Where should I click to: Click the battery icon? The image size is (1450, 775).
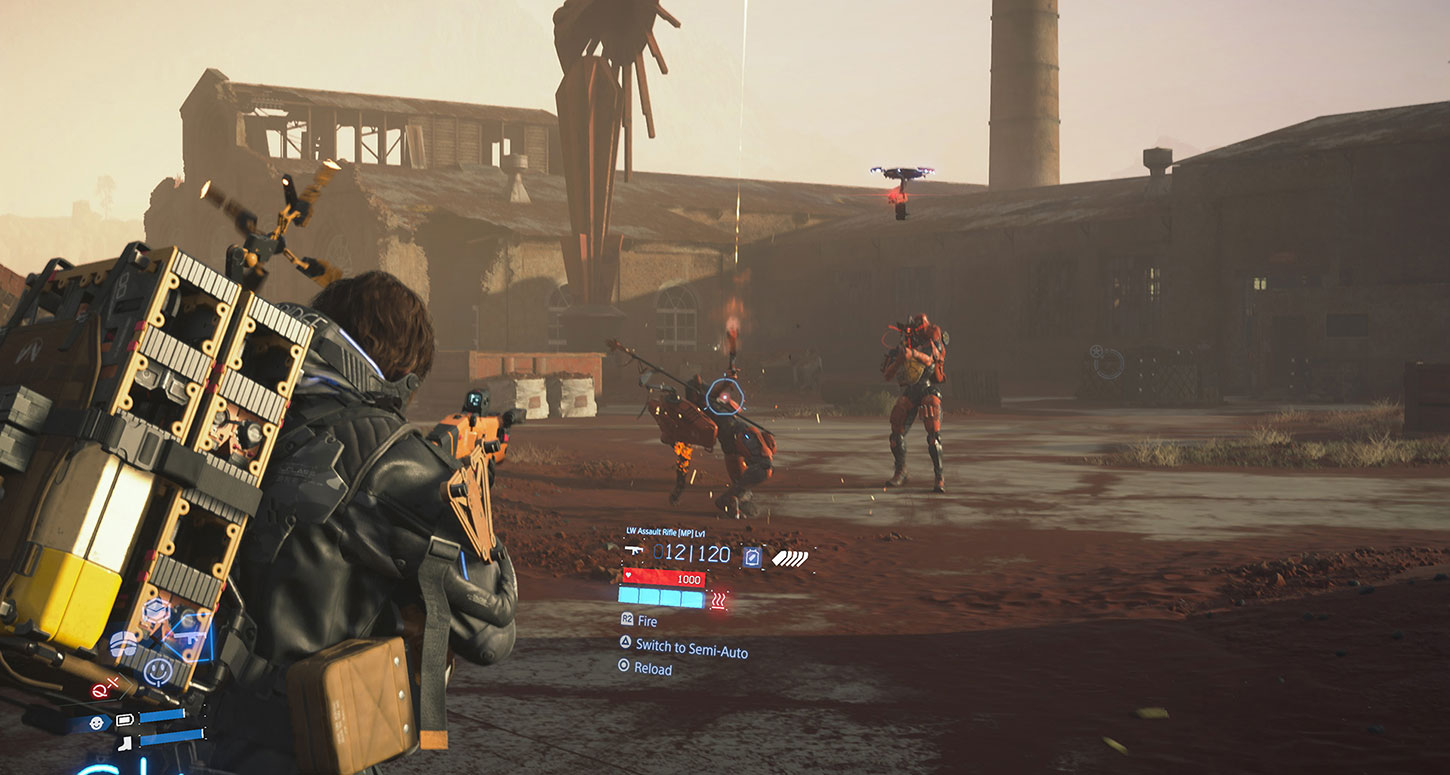point(125,719)
